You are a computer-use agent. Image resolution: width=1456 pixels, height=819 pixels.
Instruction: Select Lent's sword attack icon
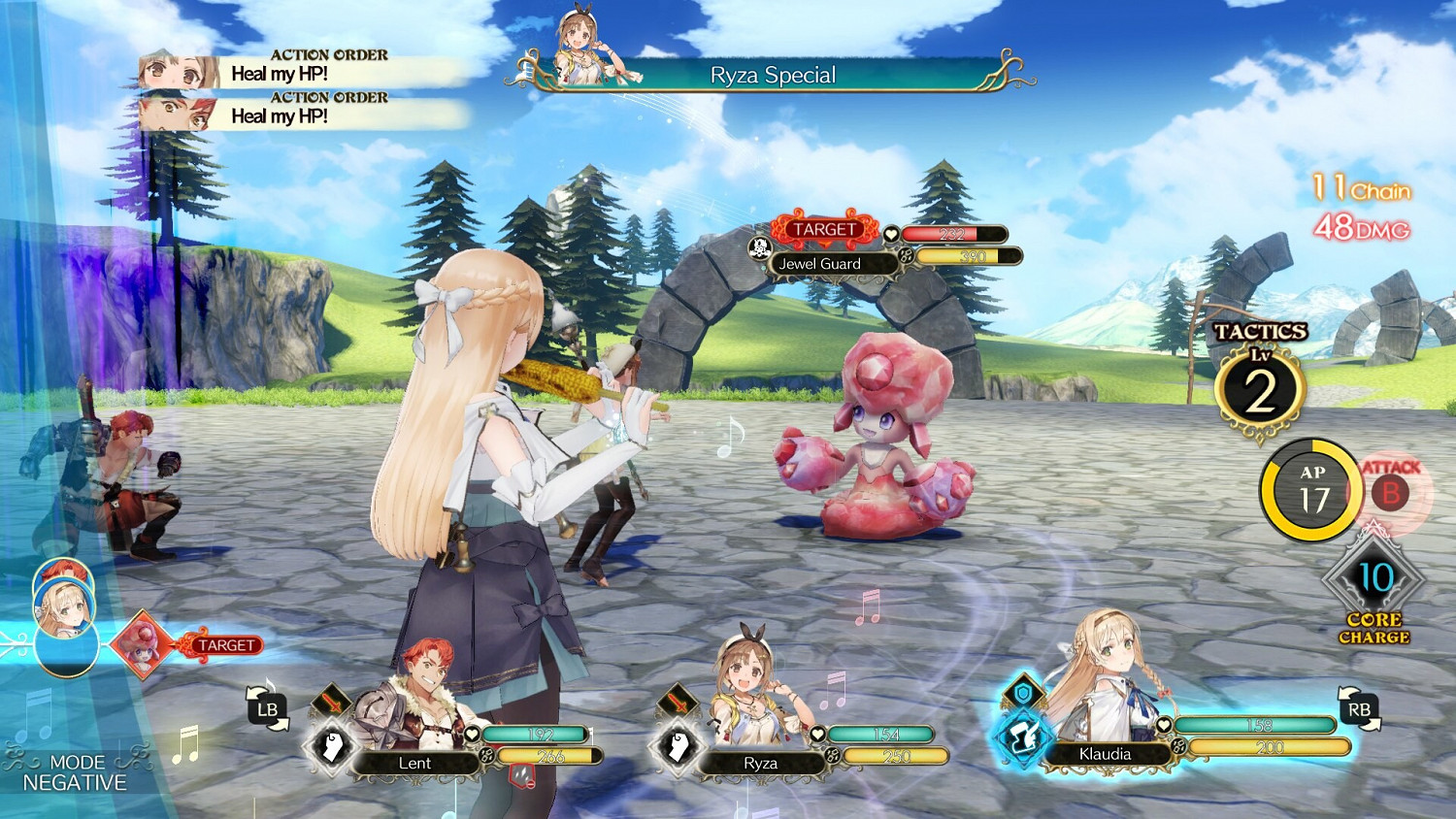coord(330,702)
